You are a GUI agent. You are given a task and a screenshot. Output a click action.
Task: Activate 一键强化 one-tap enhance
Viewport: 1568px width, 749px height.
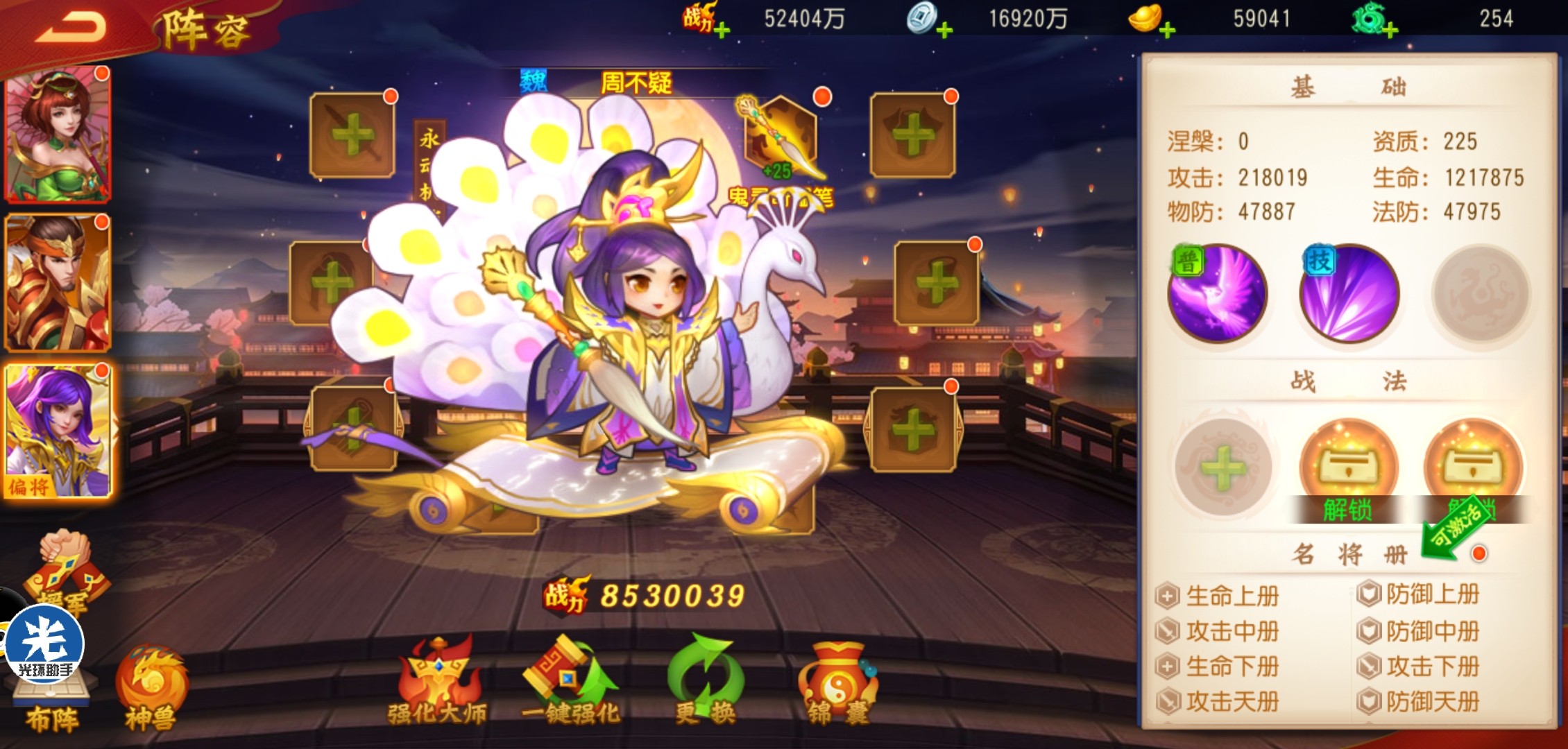(570, 683)
